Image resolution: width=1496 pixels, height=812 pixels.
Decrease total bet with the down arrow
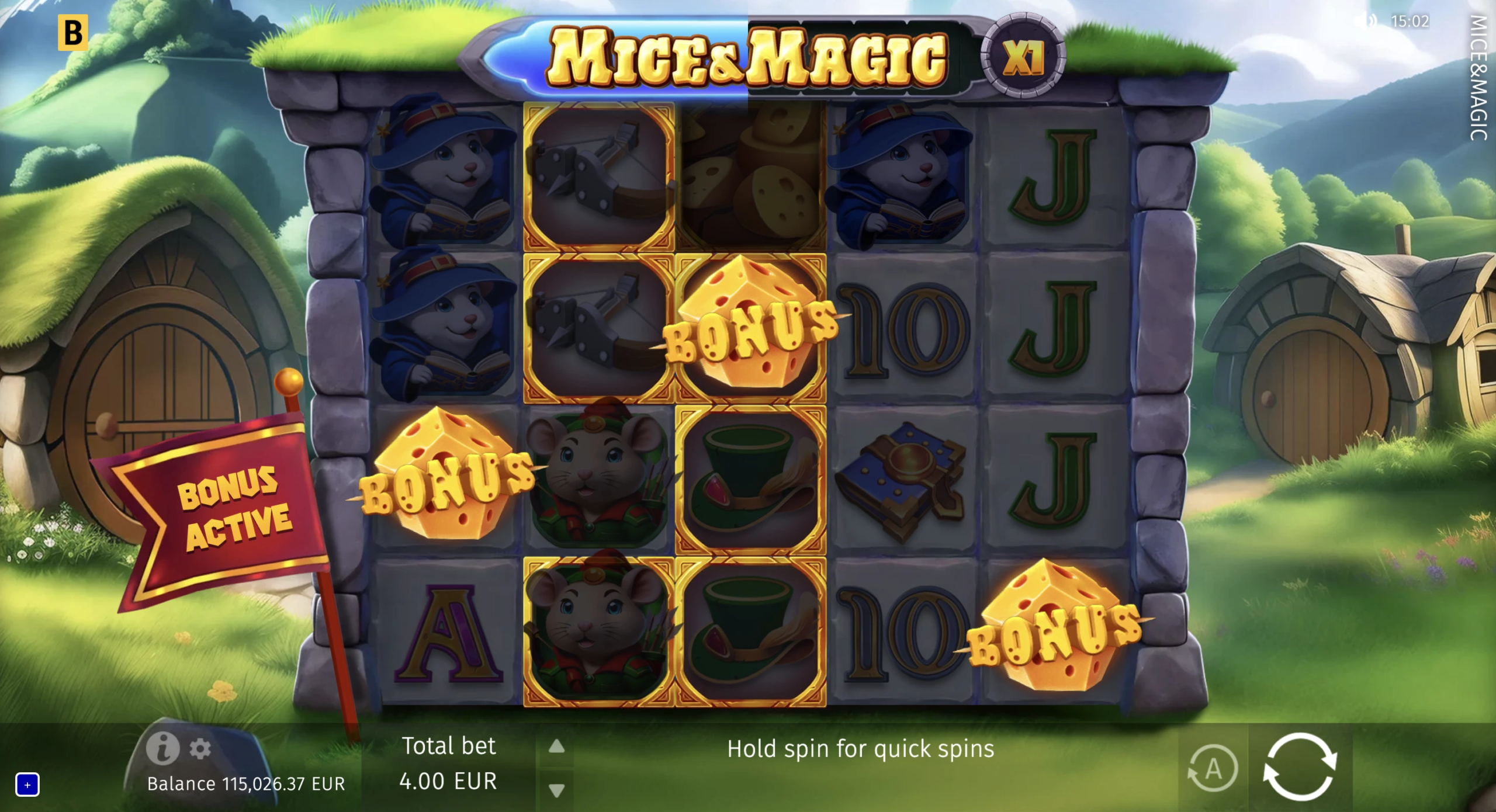pyautogui.click(x=556, y=790)
